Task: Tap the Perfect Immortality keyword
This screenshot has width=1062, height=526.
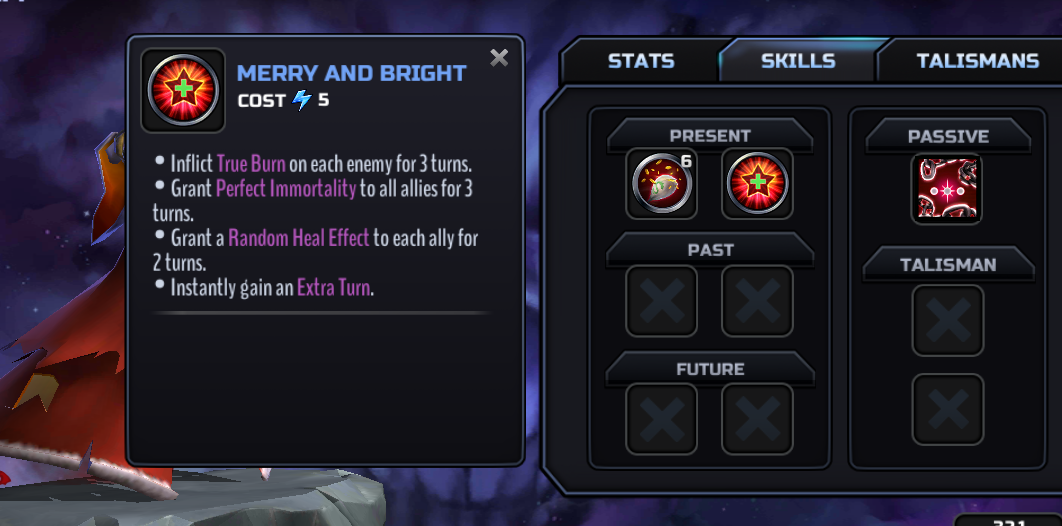Action: pos(286,188)
